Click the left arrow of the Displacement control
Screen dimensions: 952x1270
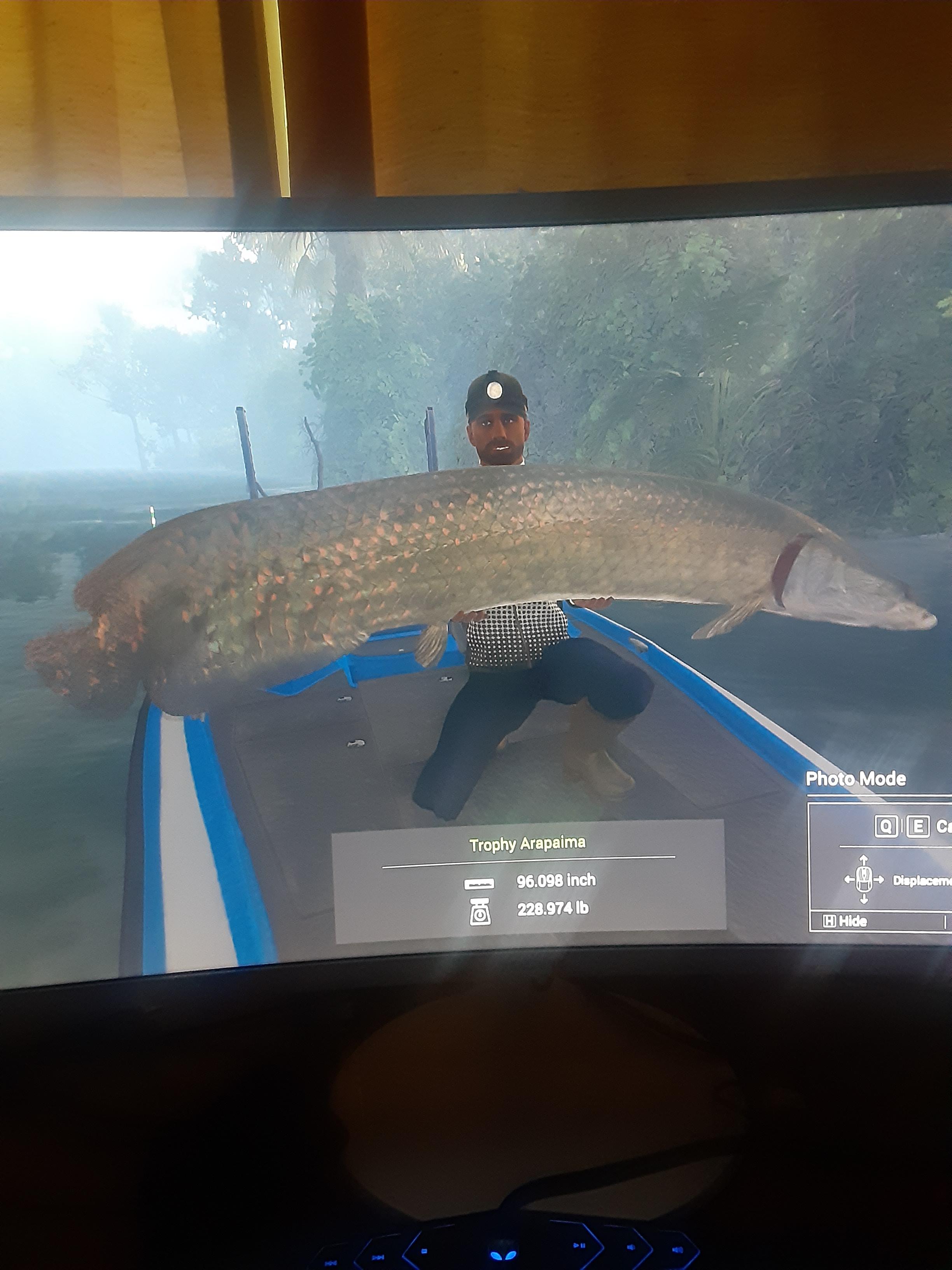pyautogui.click(x=849, y=880)
